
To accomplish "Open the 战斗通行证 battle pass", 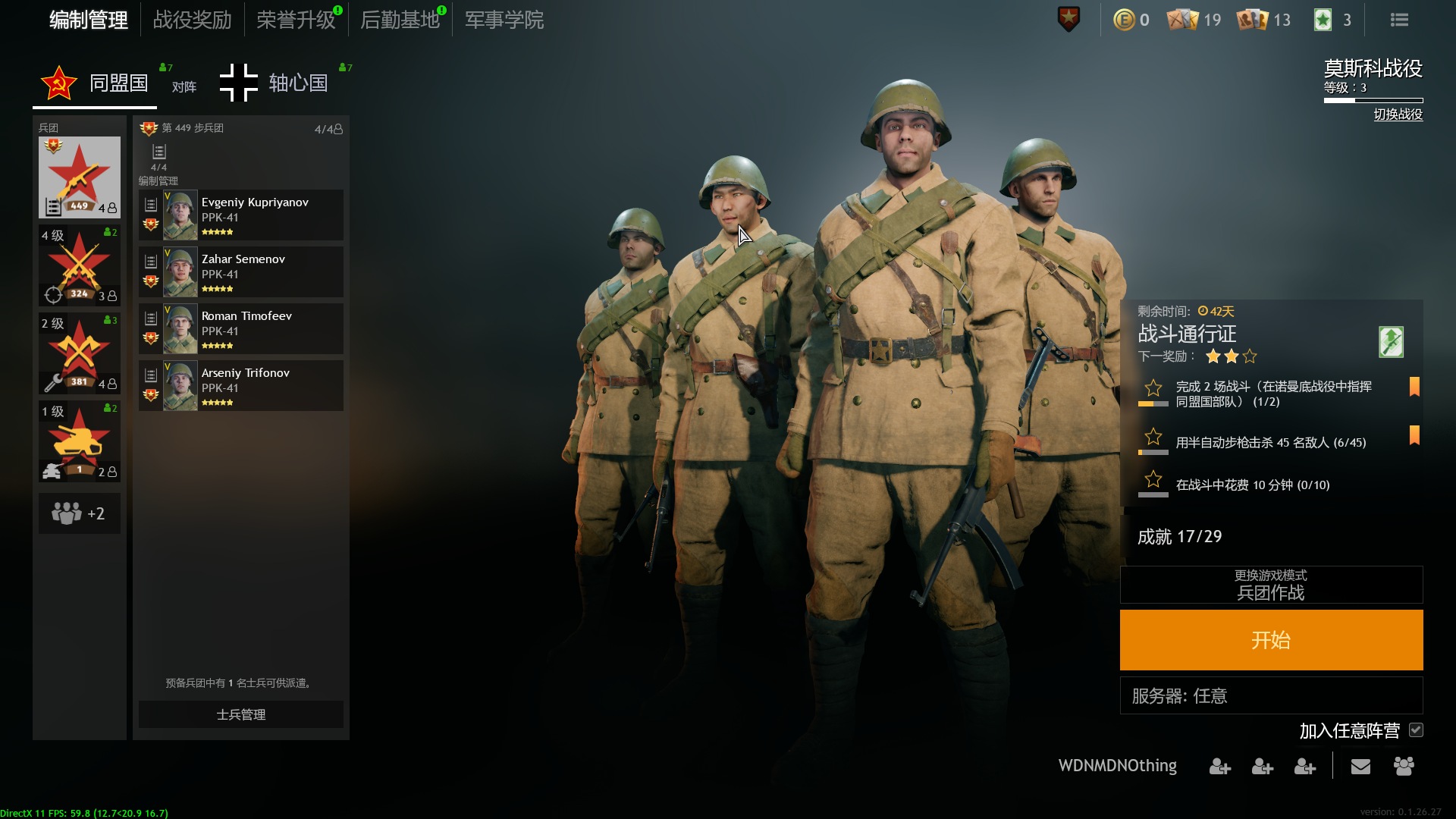I will click(1188, 334).
